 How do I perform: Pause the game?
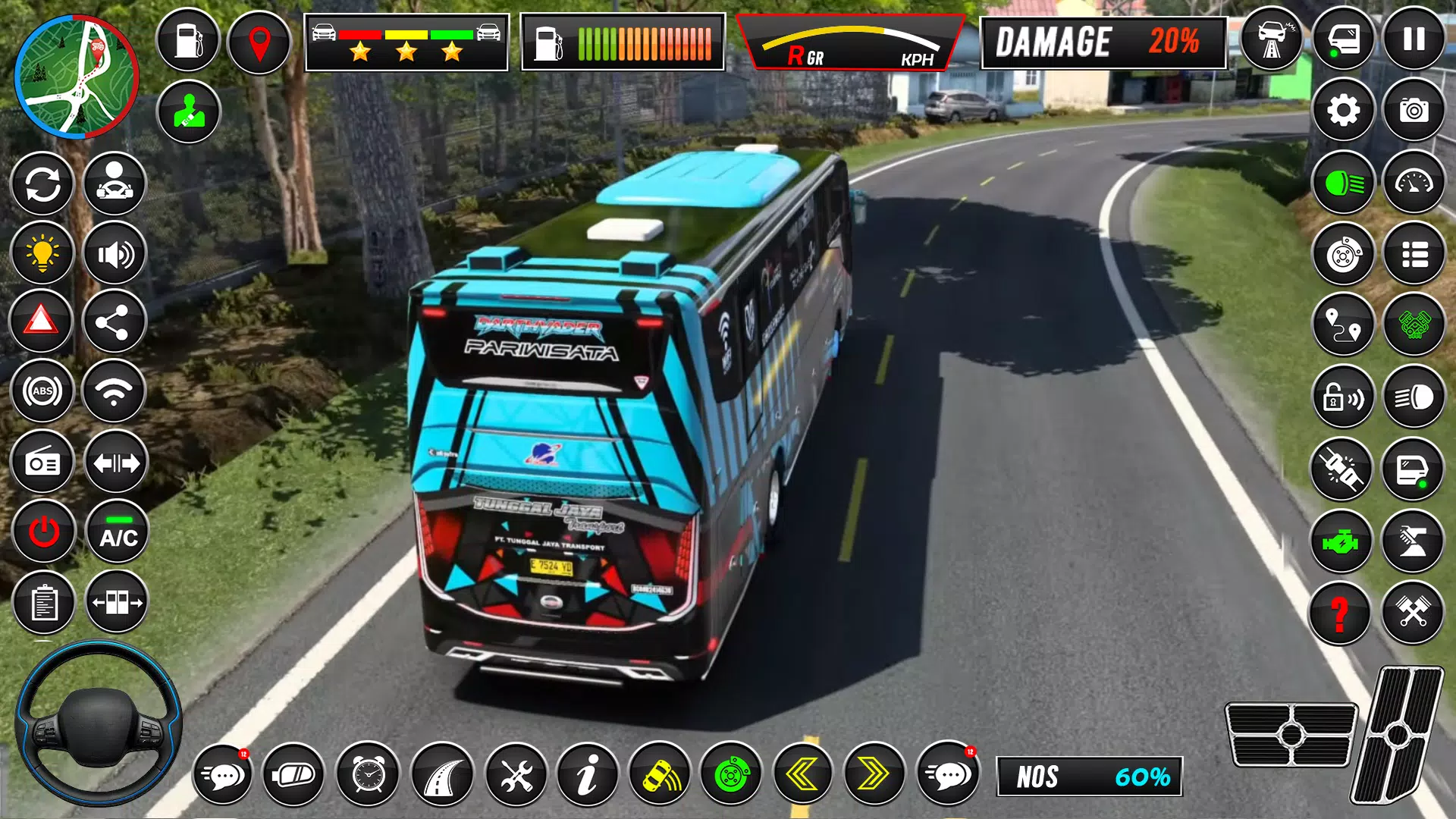1414,39
